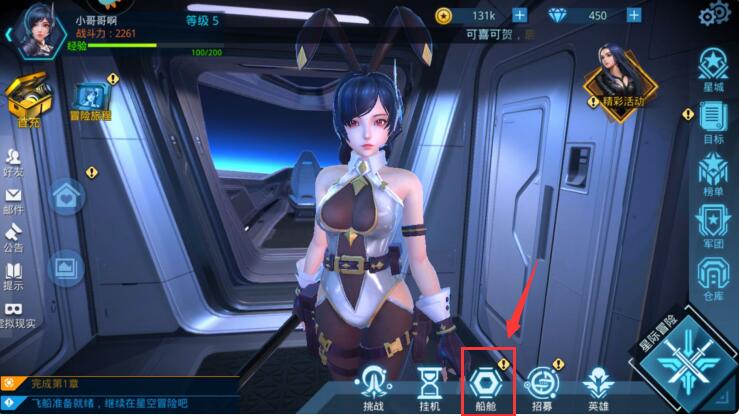Open the 军团 legion menu
The width and height of the screenshot is (739, 416).
coord(713,225)
